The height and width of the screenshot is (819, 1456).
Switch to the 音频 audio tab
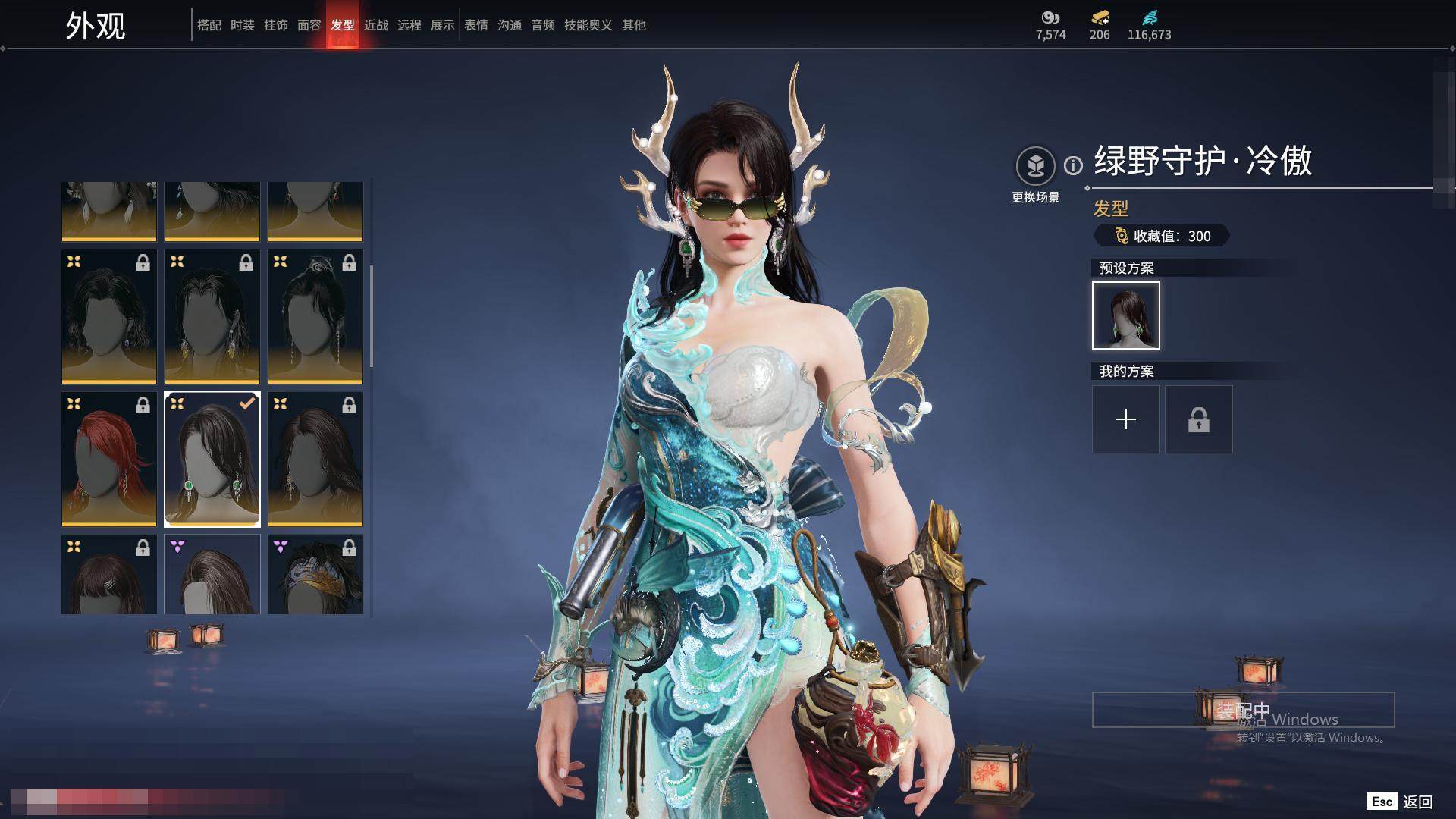coord(542,25)
